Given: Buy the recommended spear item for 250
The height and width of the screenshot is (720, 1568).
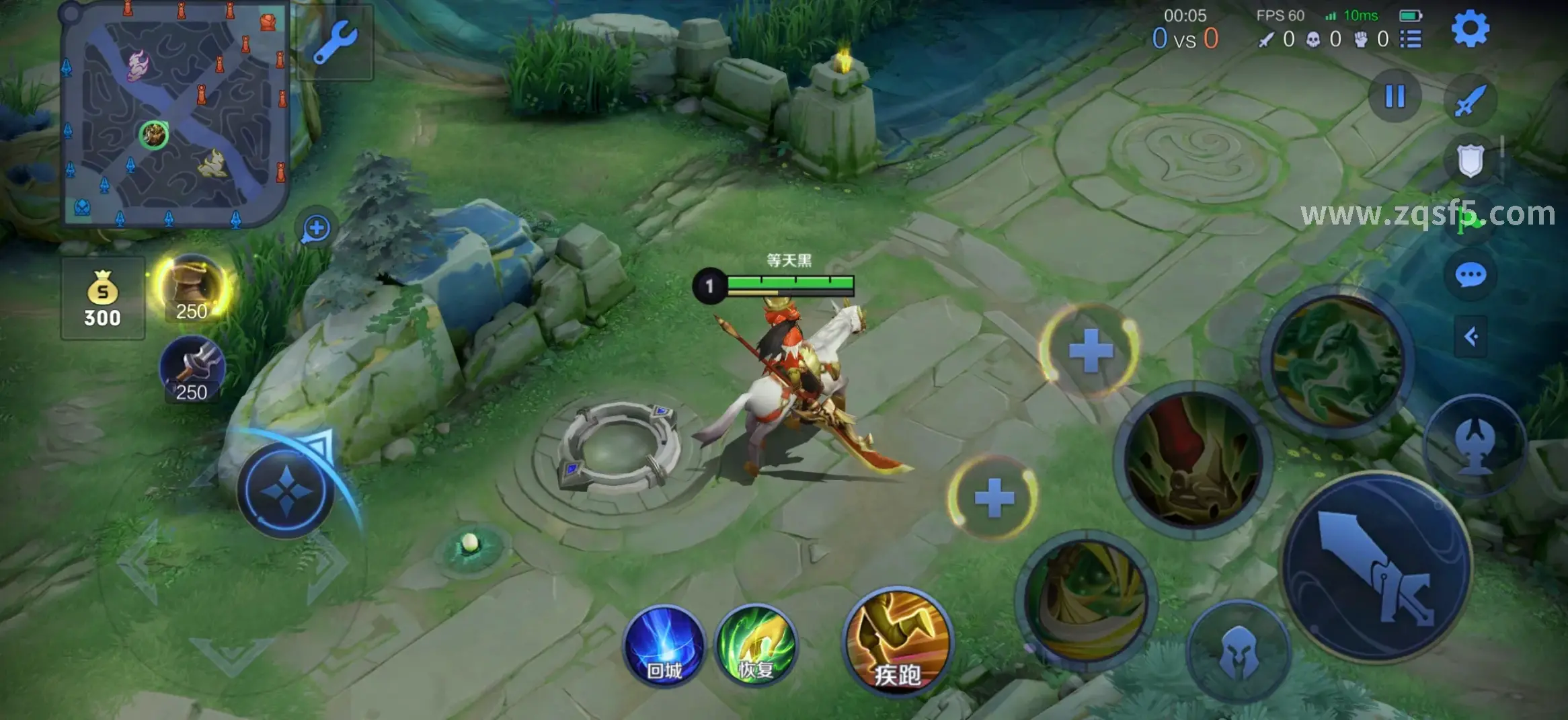Looking at the screenshot, I should click(x=192, y=370).
